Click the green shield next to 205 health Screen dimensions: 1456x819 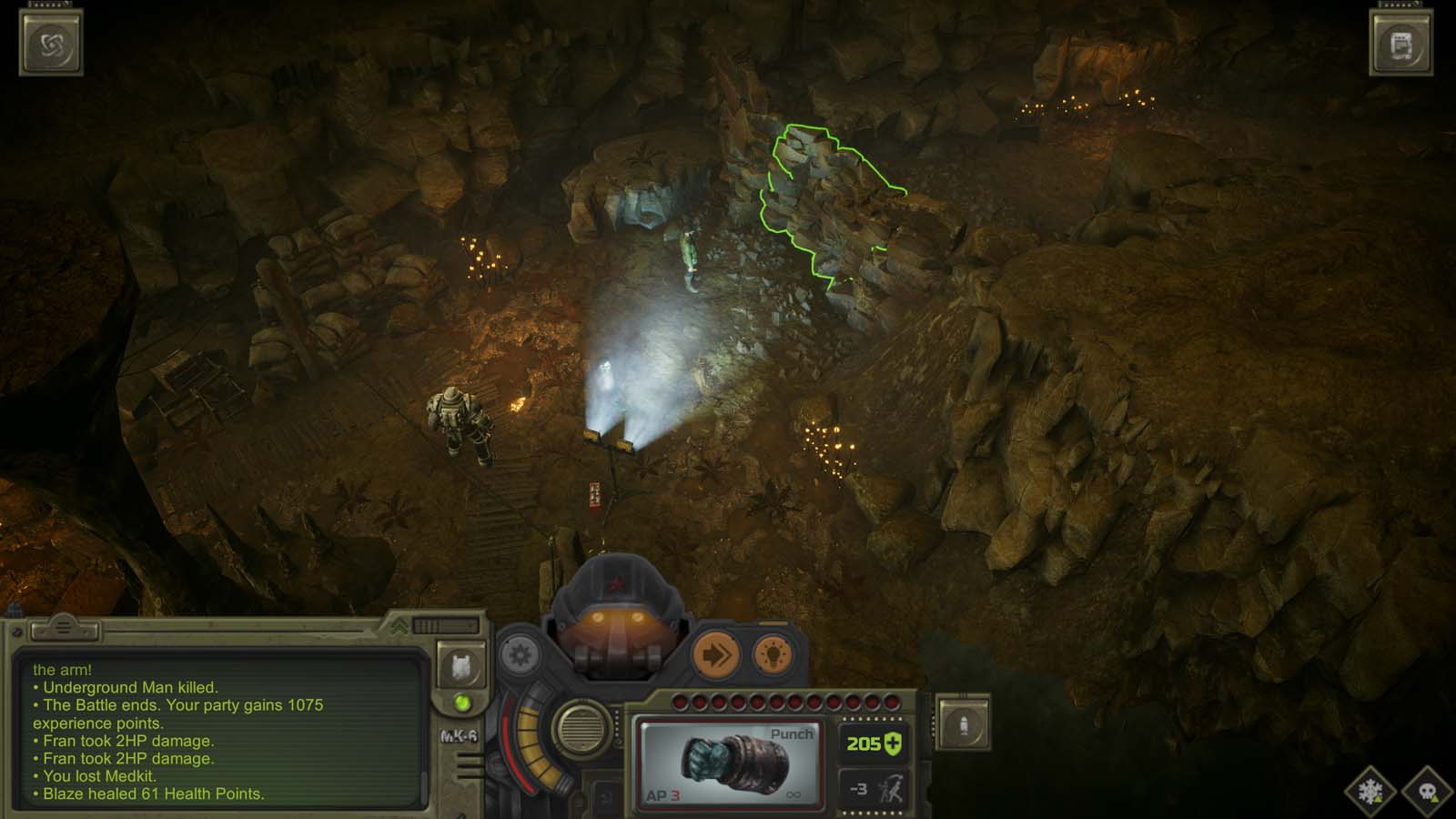893,743
